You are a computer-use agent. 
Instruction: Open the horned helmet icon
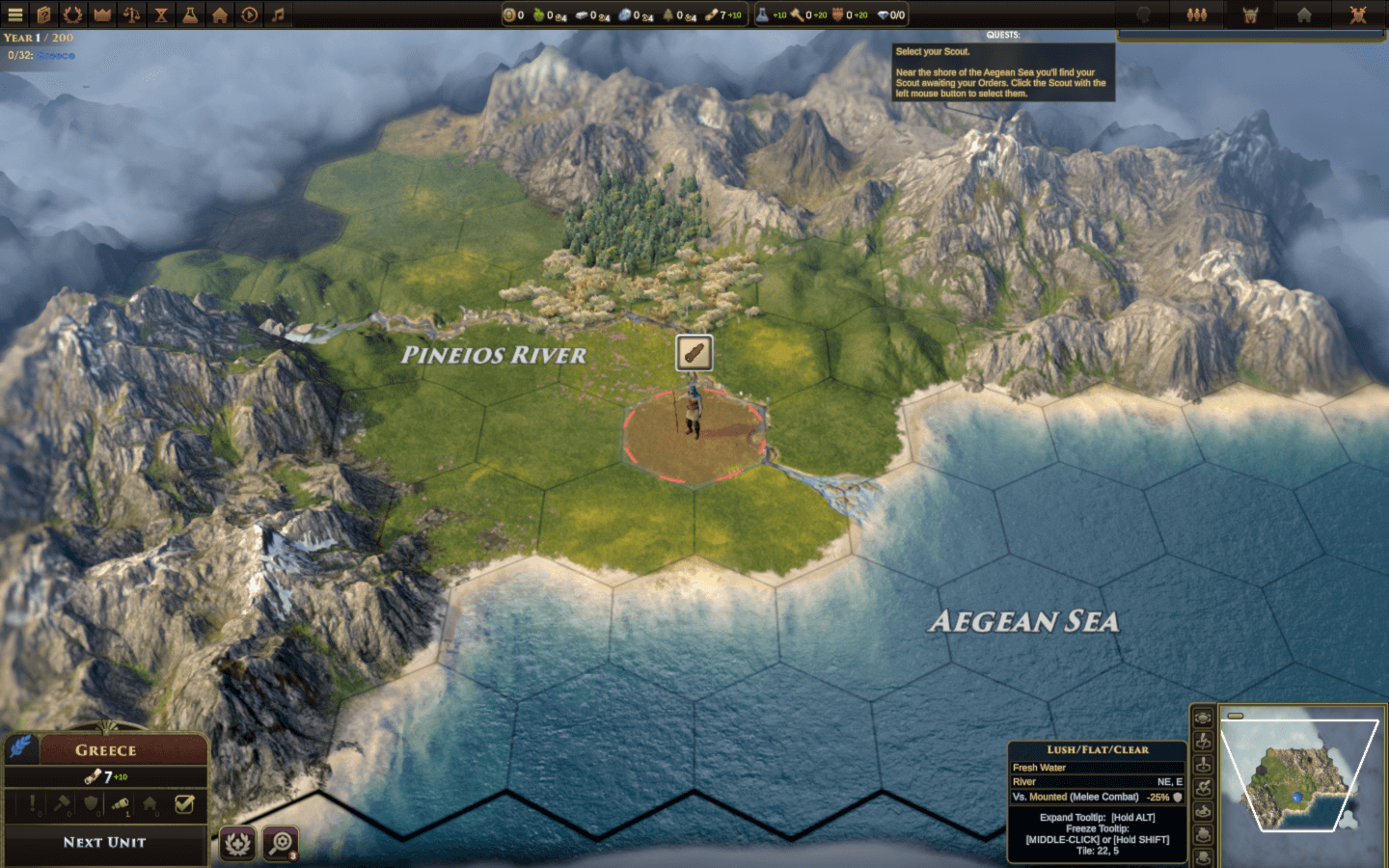point(1250,14)
